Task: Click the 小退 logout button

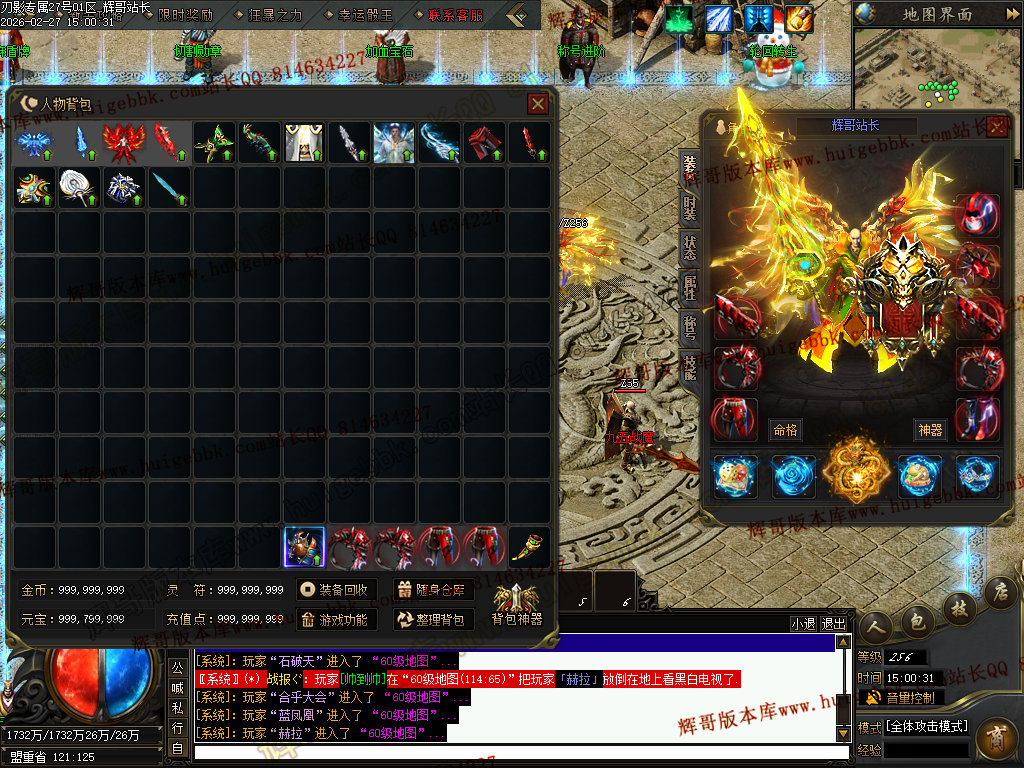Action: [x=803, y=623]
